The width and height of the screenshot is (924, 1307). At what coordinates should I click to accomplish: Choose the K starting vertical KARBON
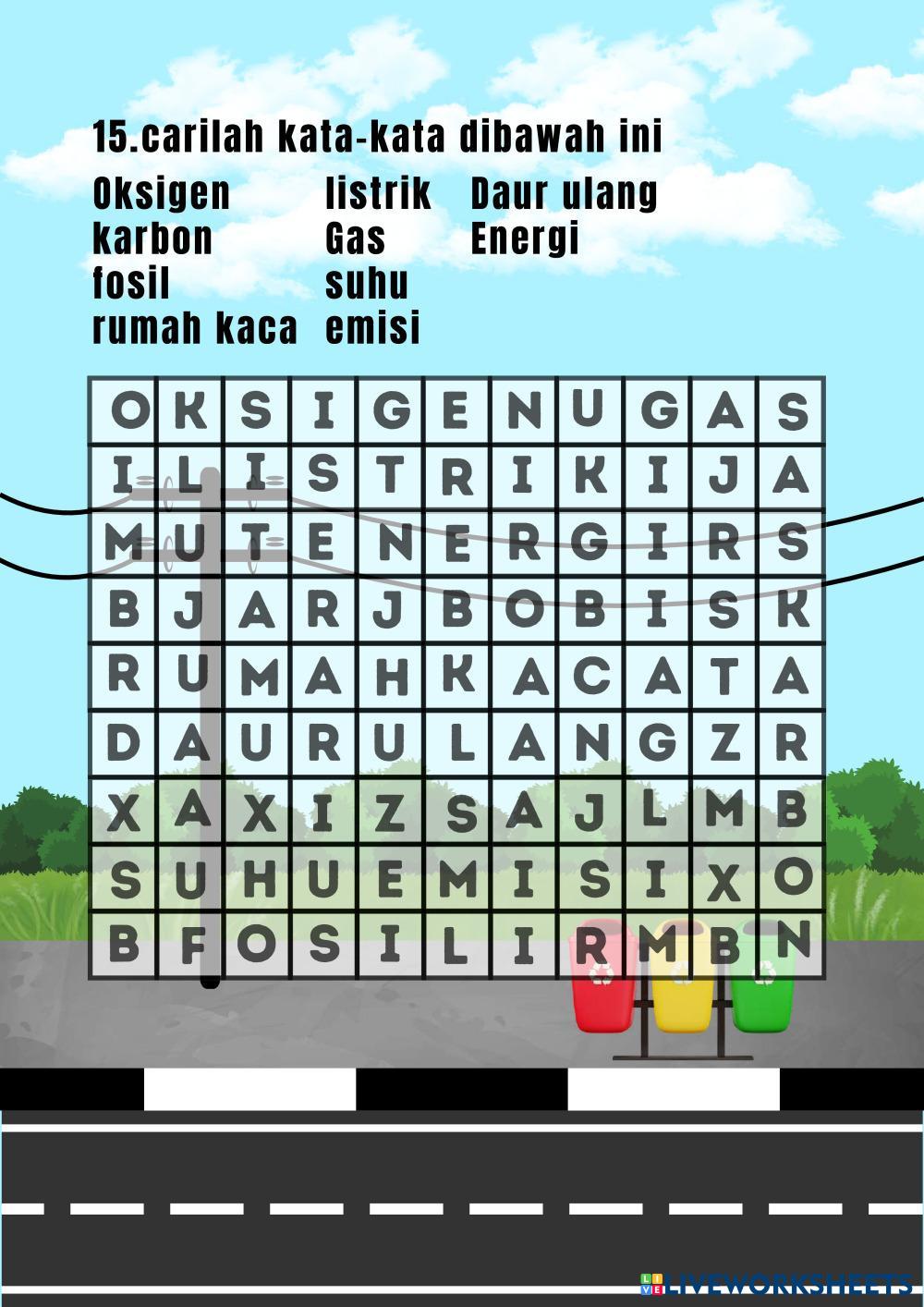[791, 611]
